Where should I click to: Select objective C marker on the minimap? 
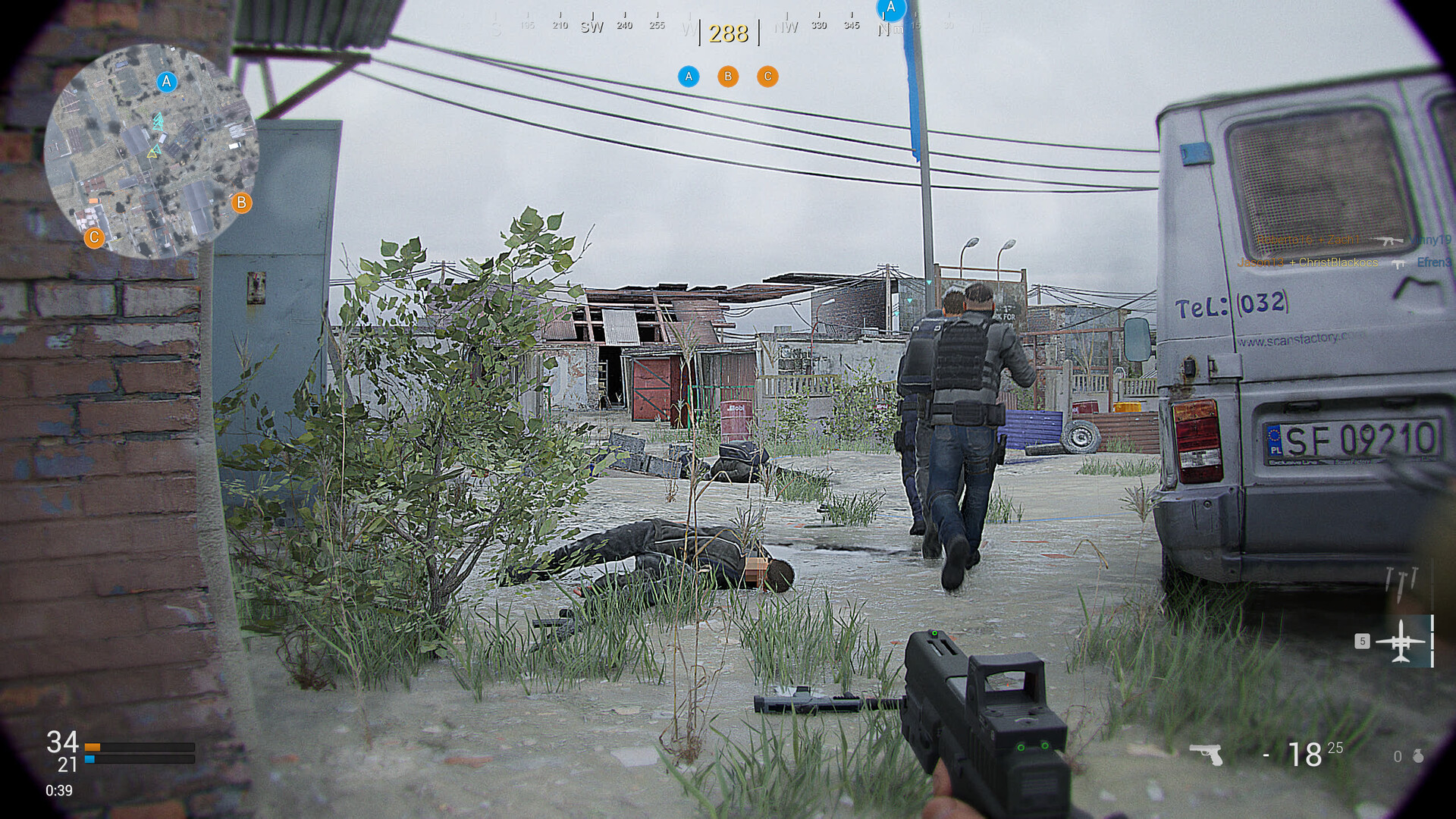click(x=94, y=238)
